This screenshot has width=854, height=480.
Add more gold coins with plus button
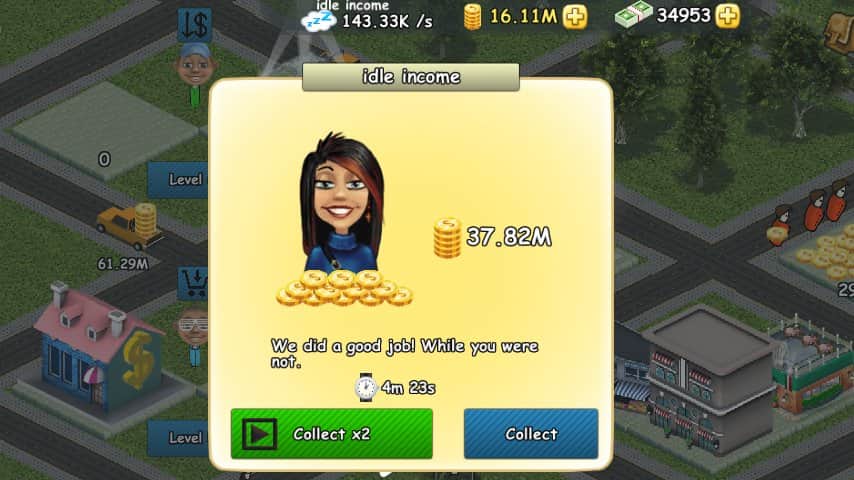pyautogui.click(x=575, y=16)
